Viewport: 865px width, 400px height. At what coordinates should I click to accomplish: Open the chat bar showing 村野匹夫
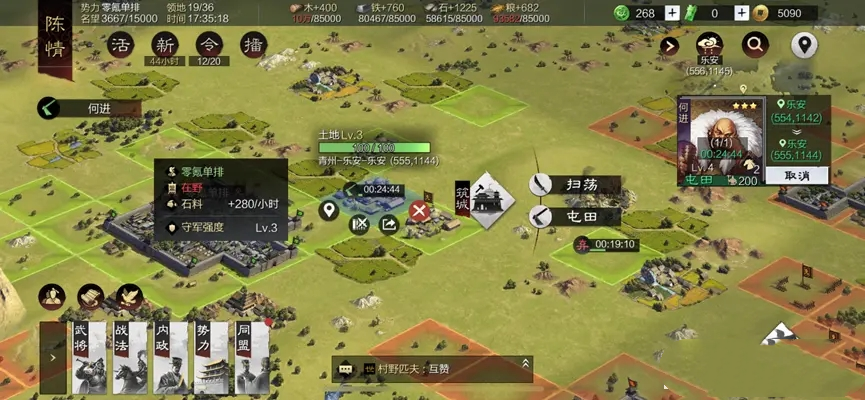[x=432, y=368]
